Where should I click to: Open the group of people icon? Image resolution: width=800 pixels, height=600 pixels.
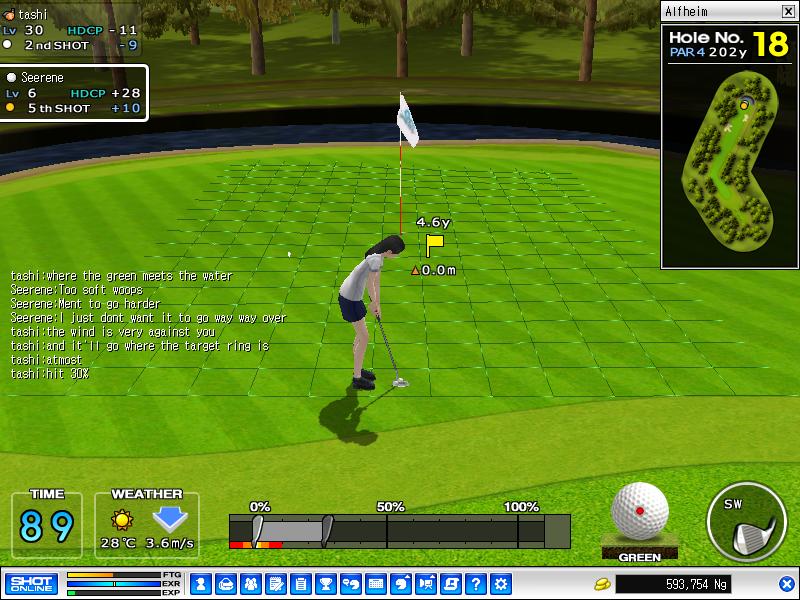click(x=250, y=583)
